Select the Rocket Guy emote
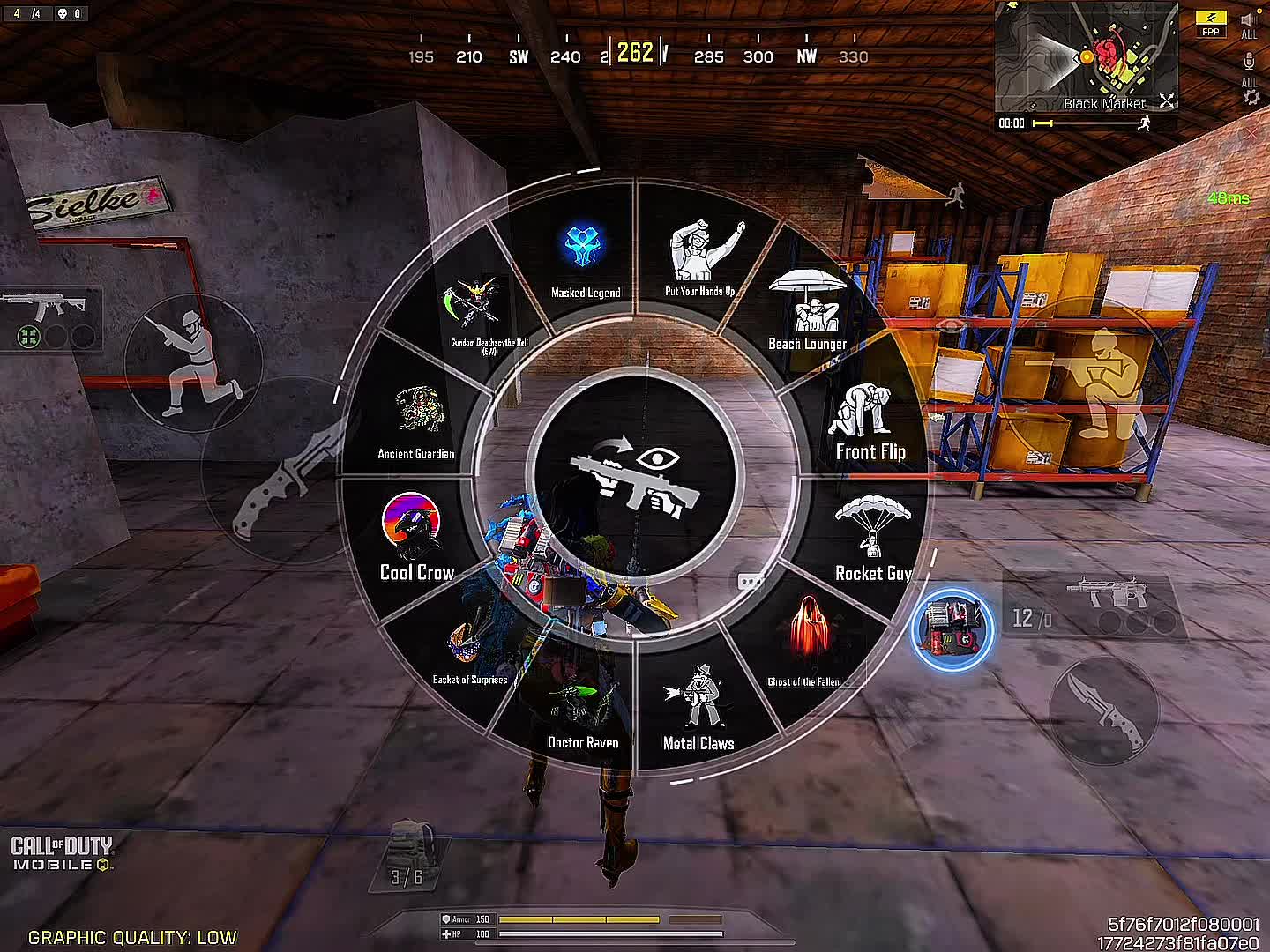Image resolution: width=1270 pixels, height=952 pixels. pos(871,539)
